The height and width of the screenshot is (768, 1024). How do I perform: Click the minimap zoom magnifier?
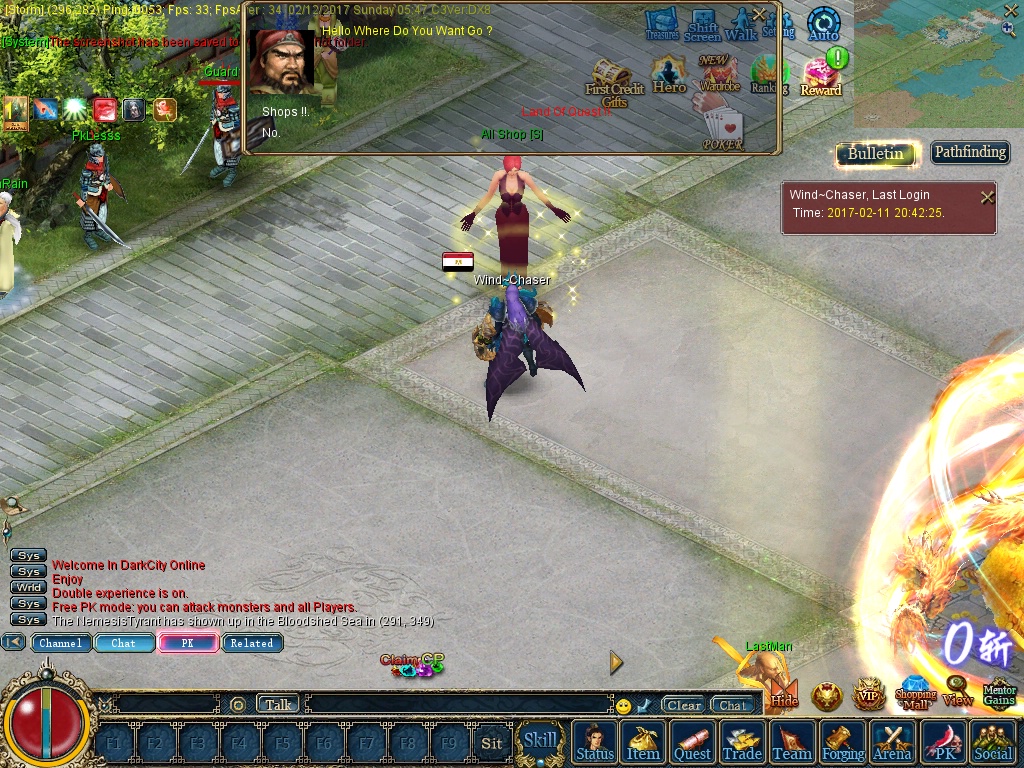pos(1008,29)
